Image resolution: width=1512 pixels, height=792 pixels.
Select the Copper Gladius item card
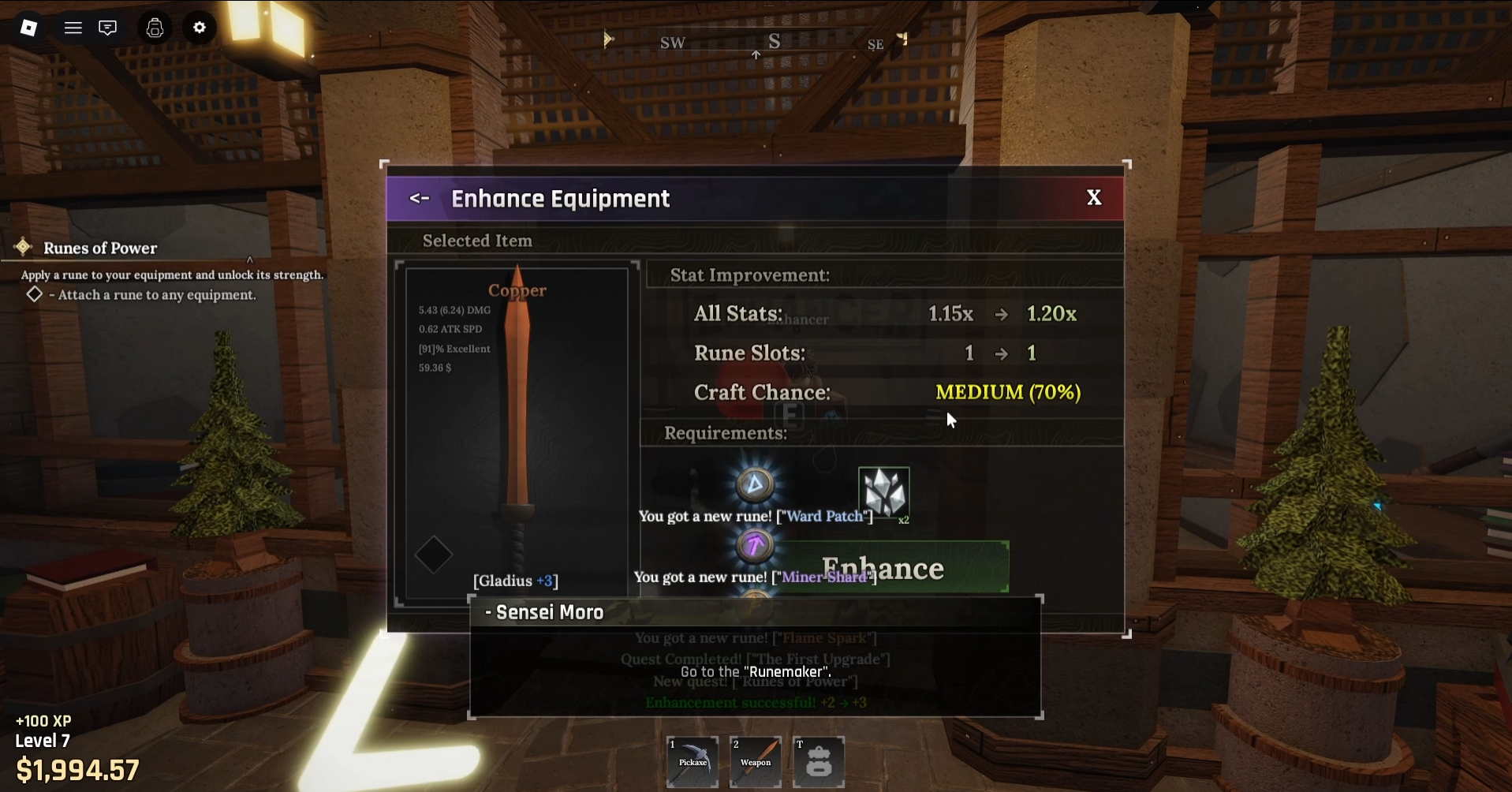click(x=517, y=434)
